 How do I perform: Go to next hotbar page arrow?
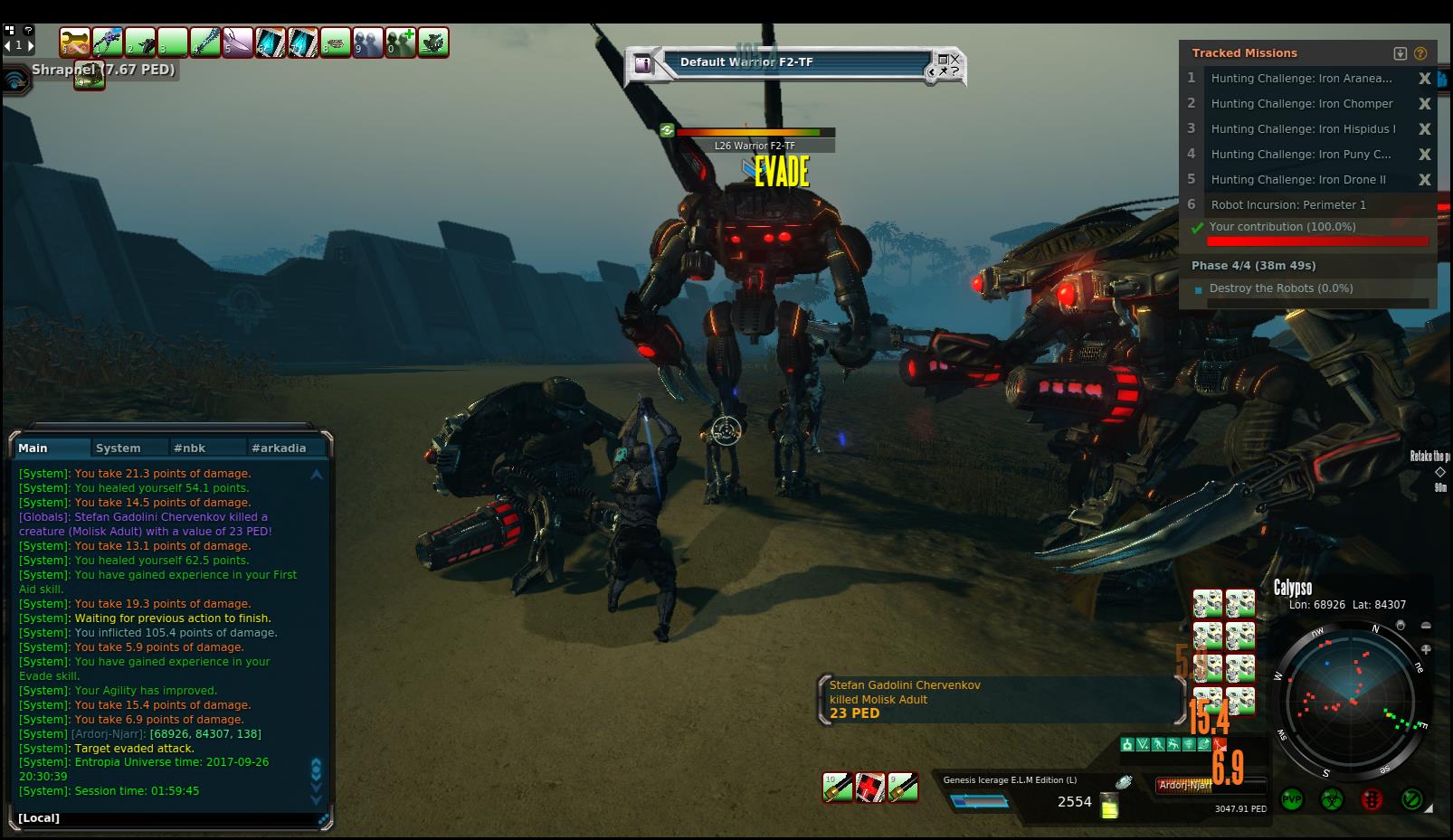pos(30,44)
